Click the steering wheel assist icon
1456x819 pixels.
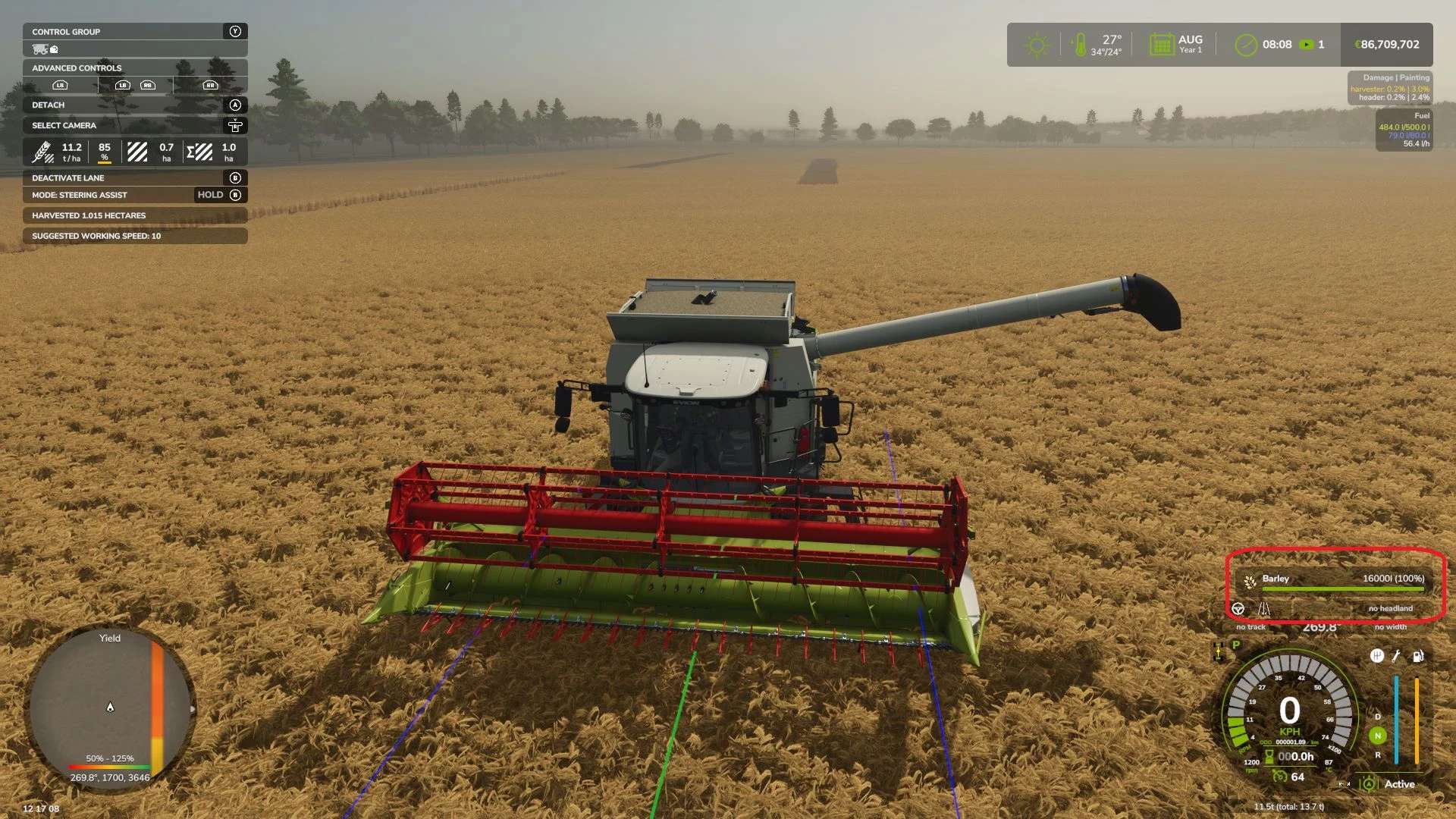click(1238, 609)
